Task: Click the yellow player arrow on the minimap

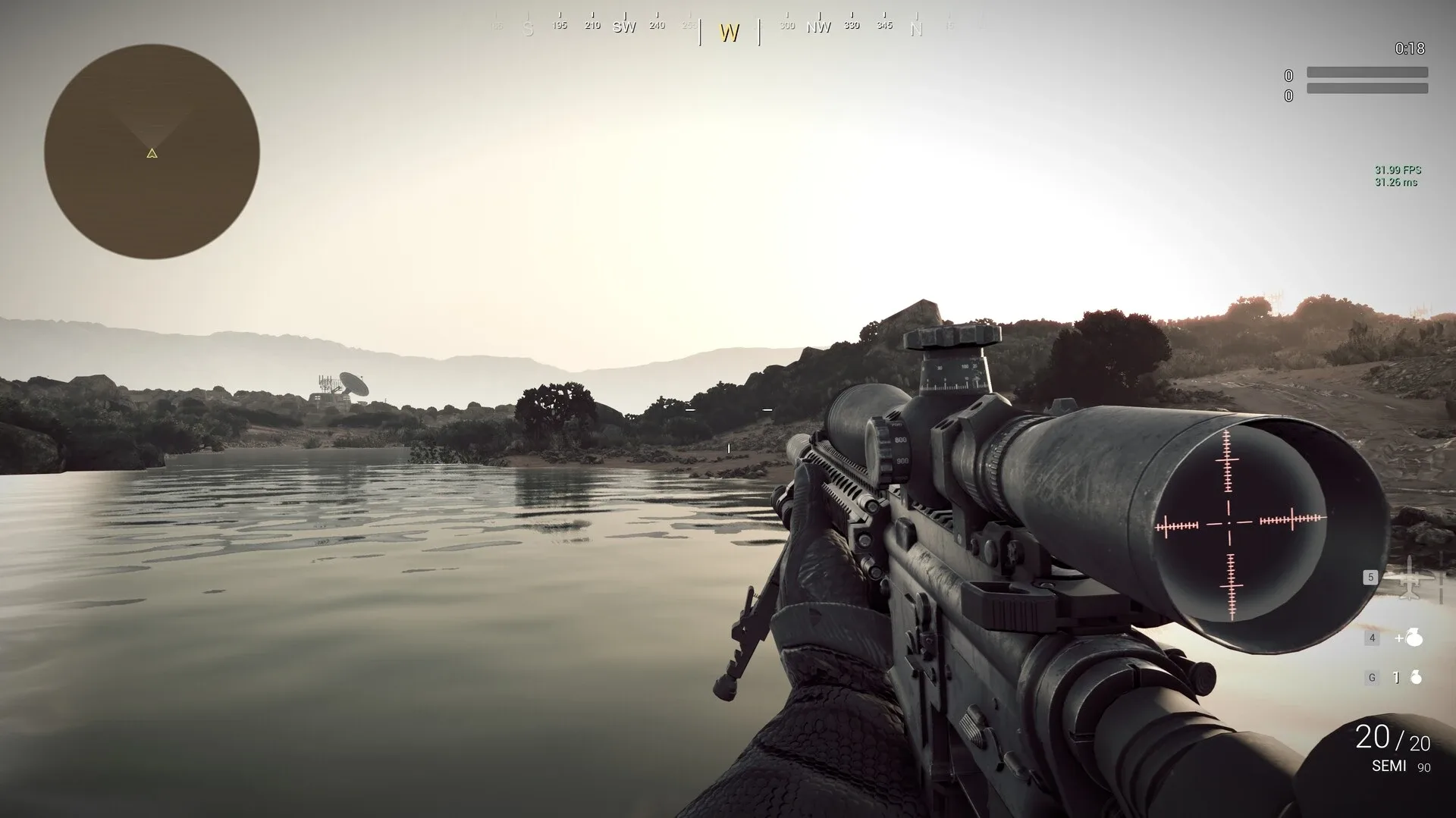Action: coord(151,153)
